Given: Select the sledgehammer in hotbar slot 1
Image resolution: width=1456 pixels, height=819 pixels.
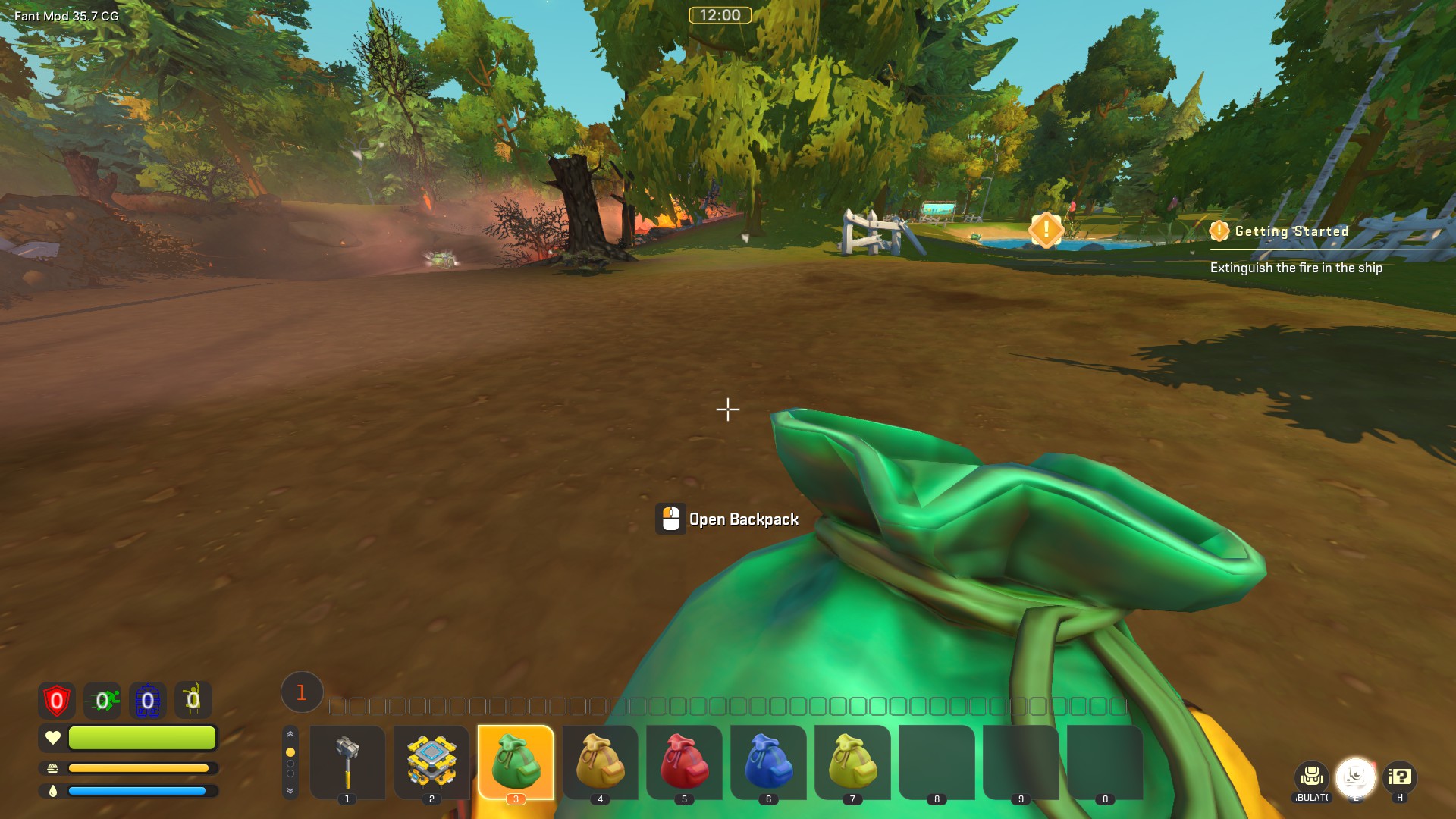Looking at the screenshot, I should point(347,761).
